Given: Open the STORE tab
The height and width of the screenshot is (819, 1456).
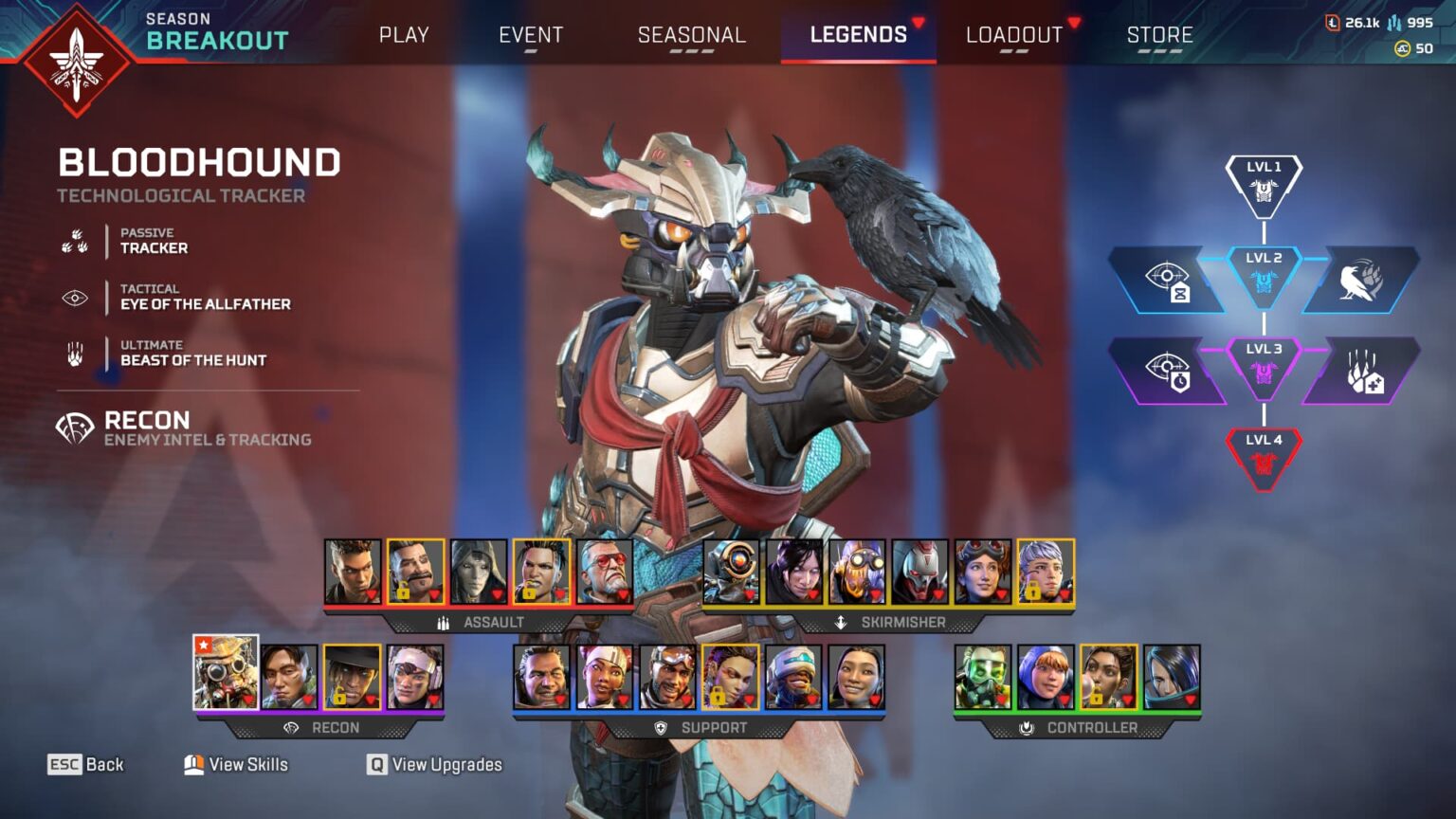Looking at the screenshot, I should click(1159, 34).
